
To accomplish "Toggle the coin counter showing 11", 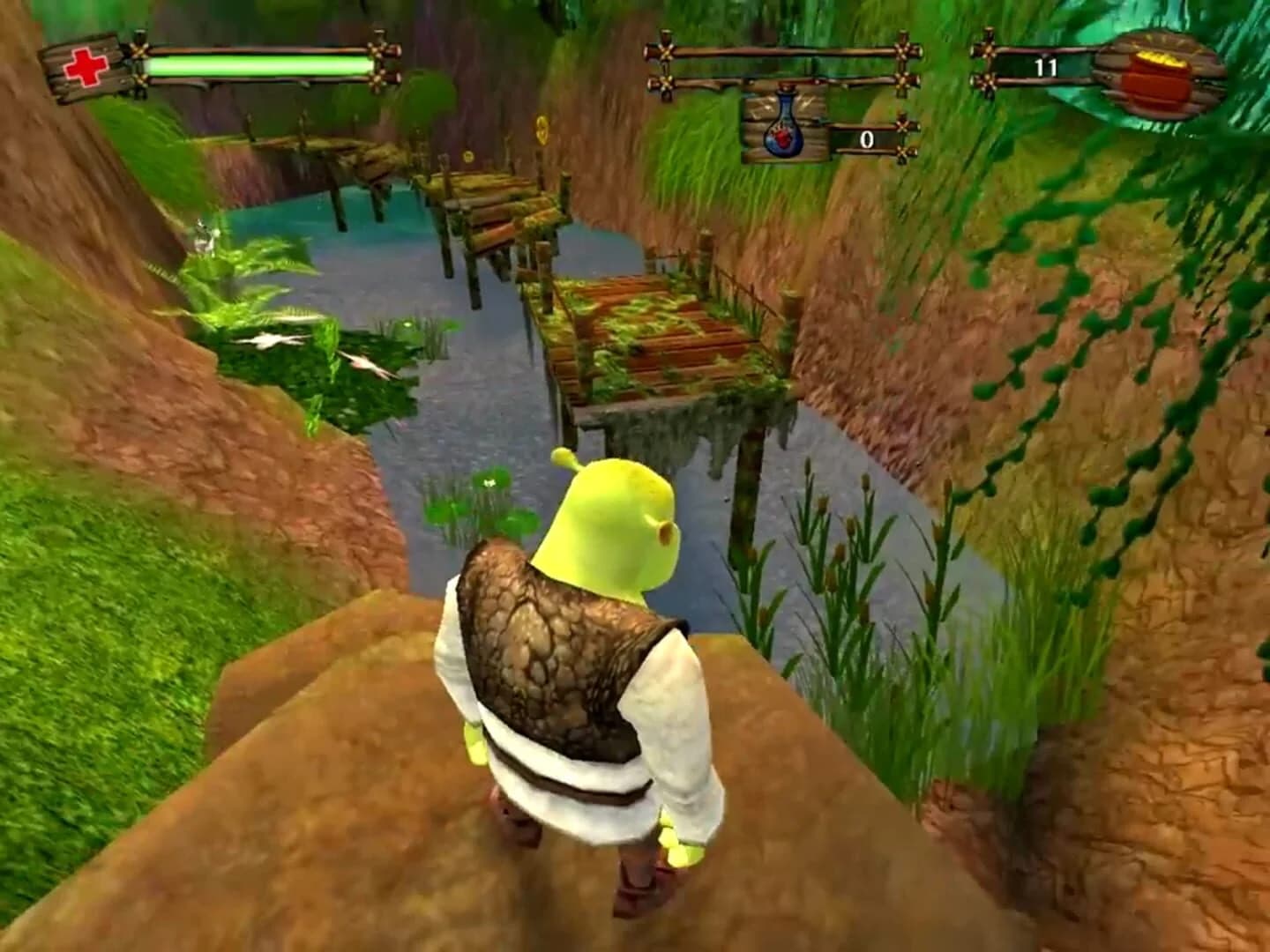I will [1042, 67].
